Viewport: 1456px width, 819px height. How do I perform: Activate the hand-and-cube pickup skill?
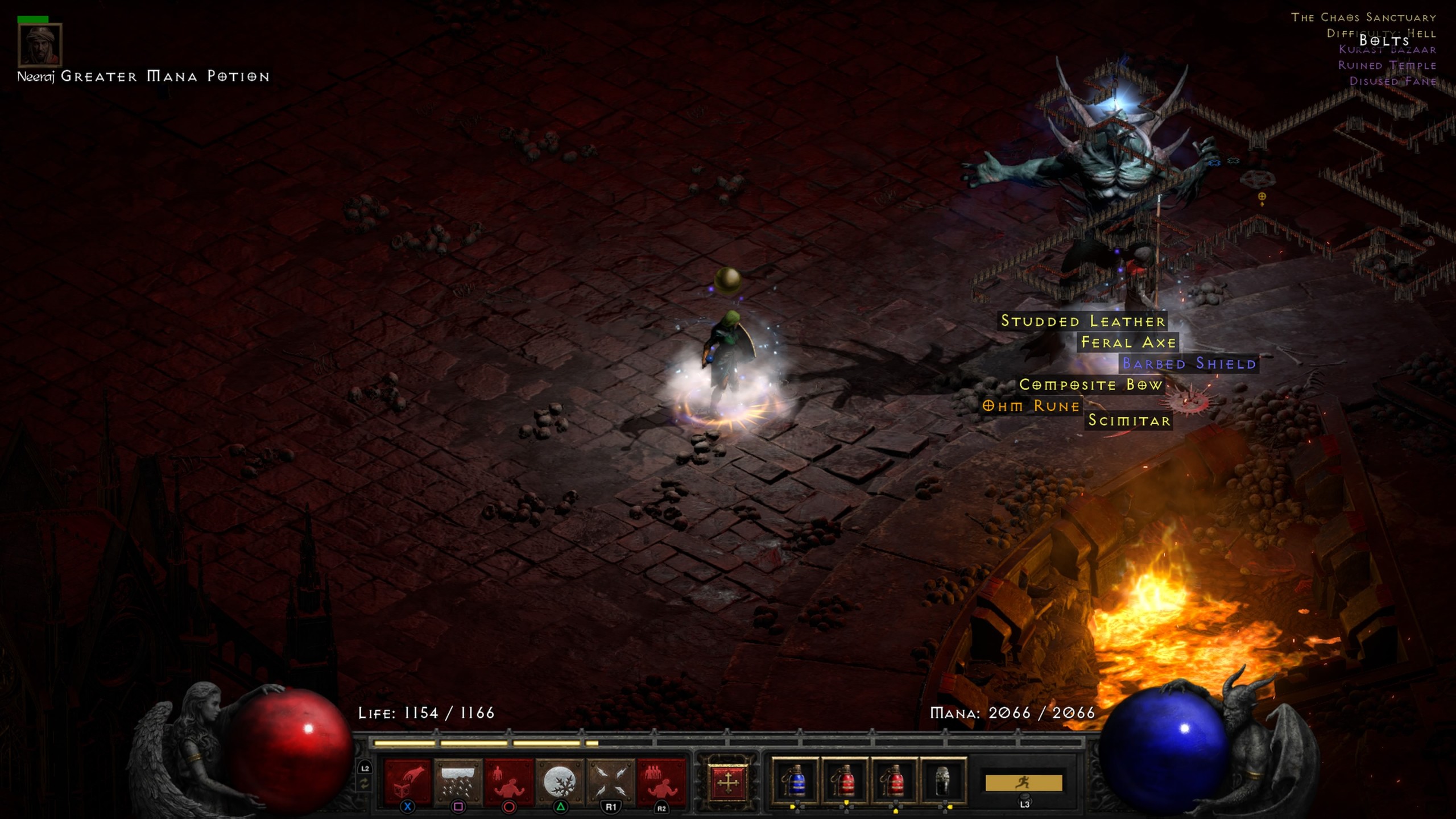(408, 781)
